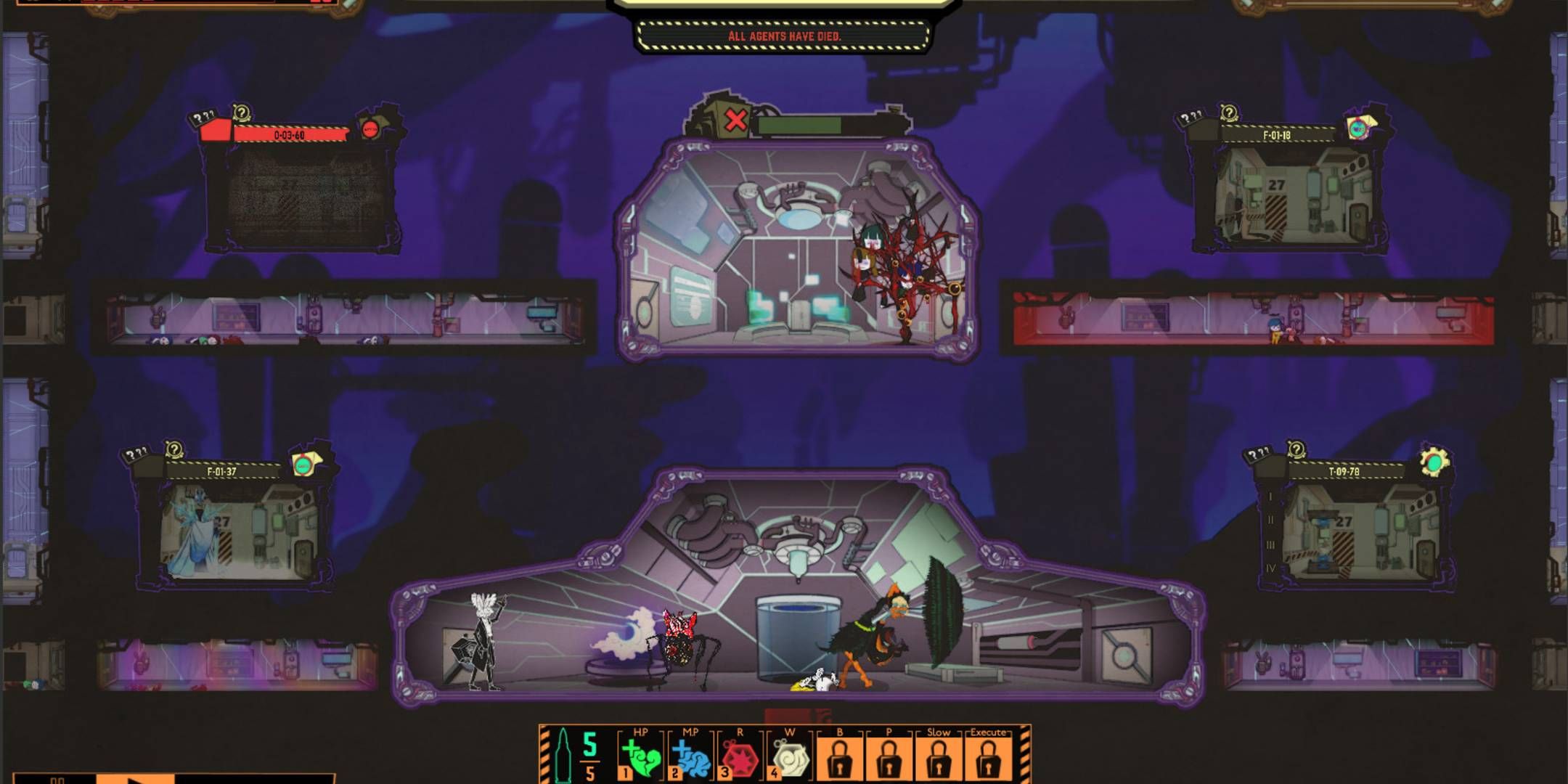Select the HP heal bullet
1568x784 pixels.
(x=641, y=759)
